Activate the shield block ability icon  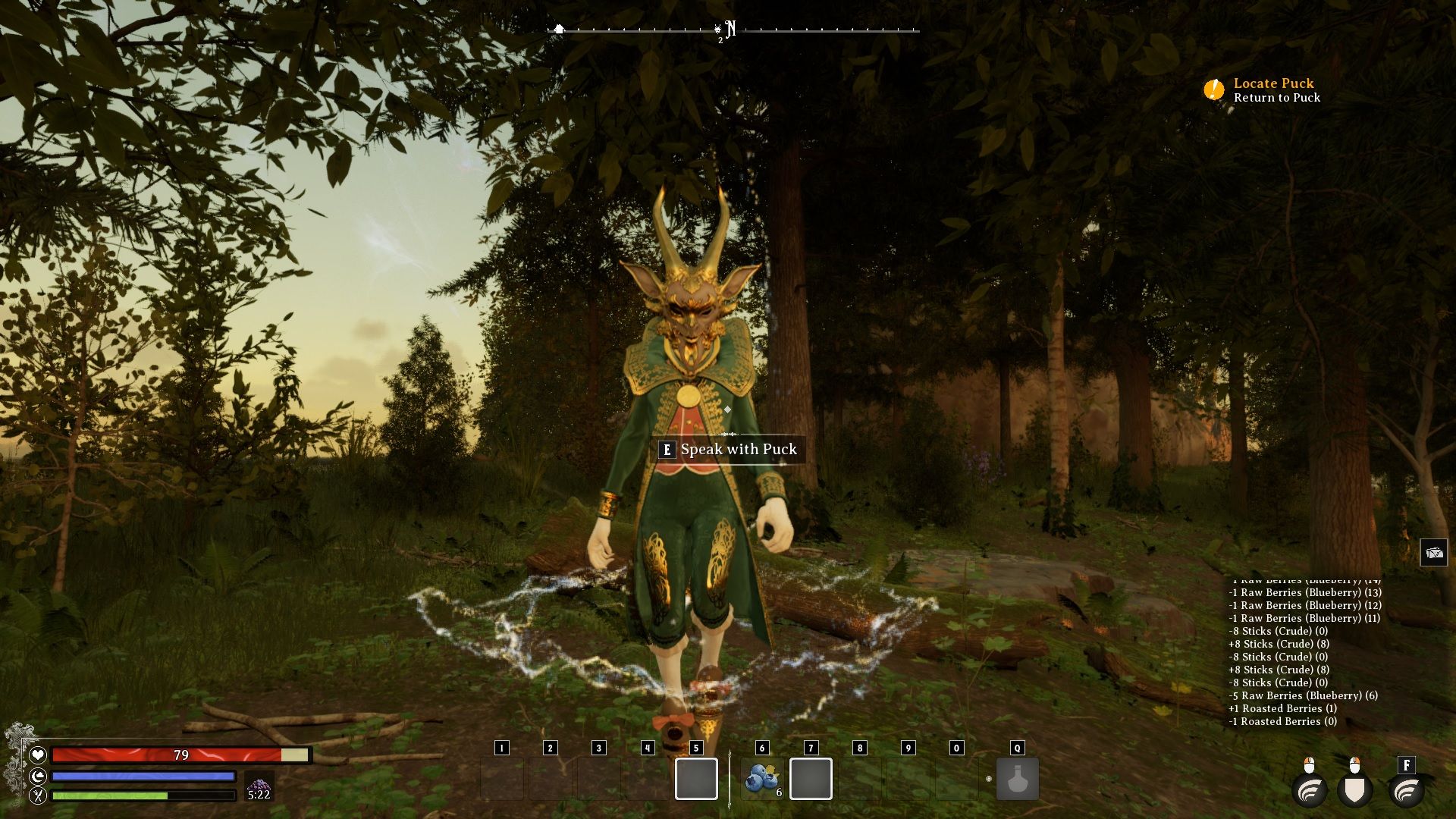[x=1355, y=791]
